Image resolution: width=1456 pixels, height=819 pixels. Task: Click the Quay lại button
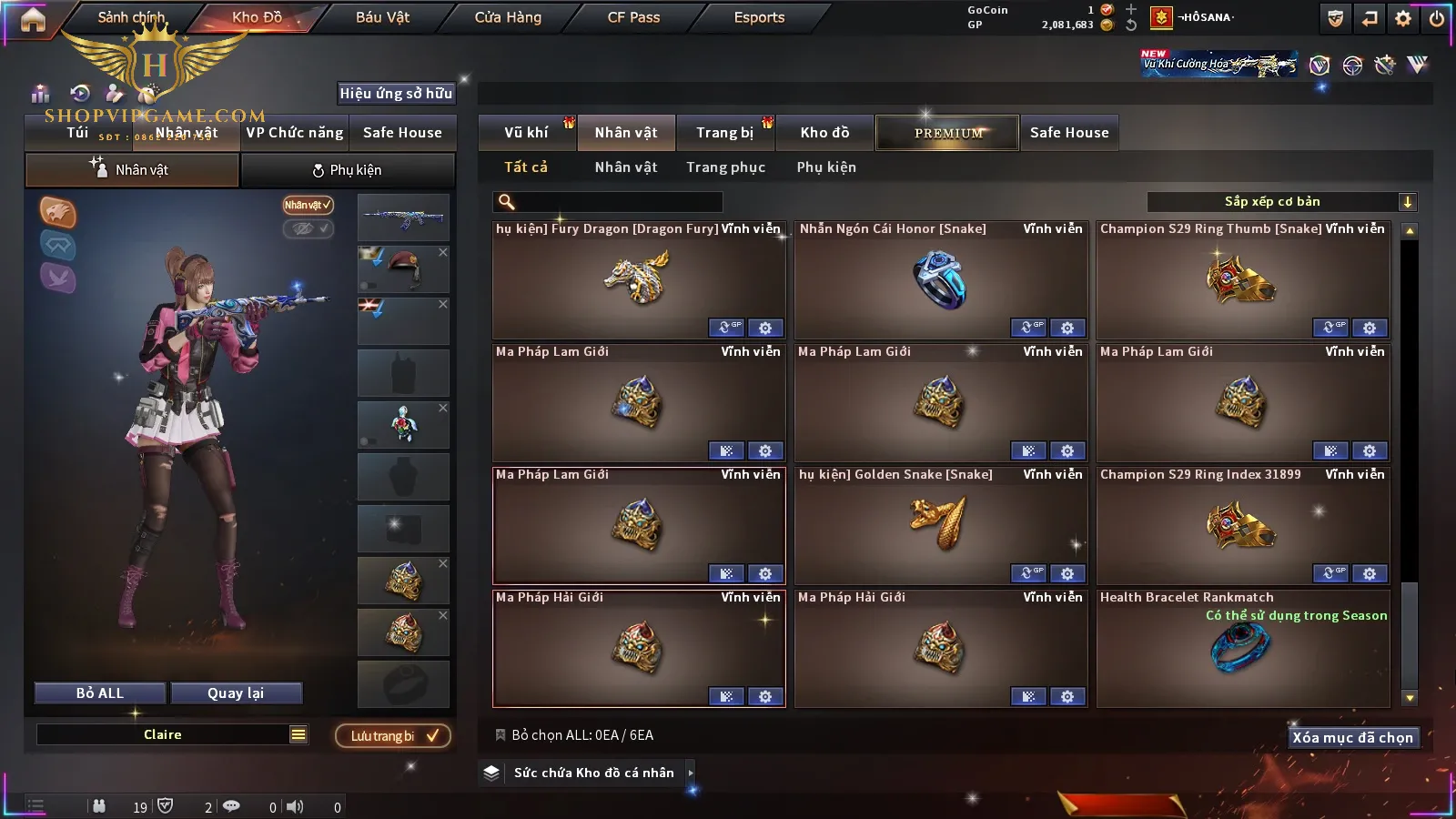pyautogui.click(x=236, y=693)
